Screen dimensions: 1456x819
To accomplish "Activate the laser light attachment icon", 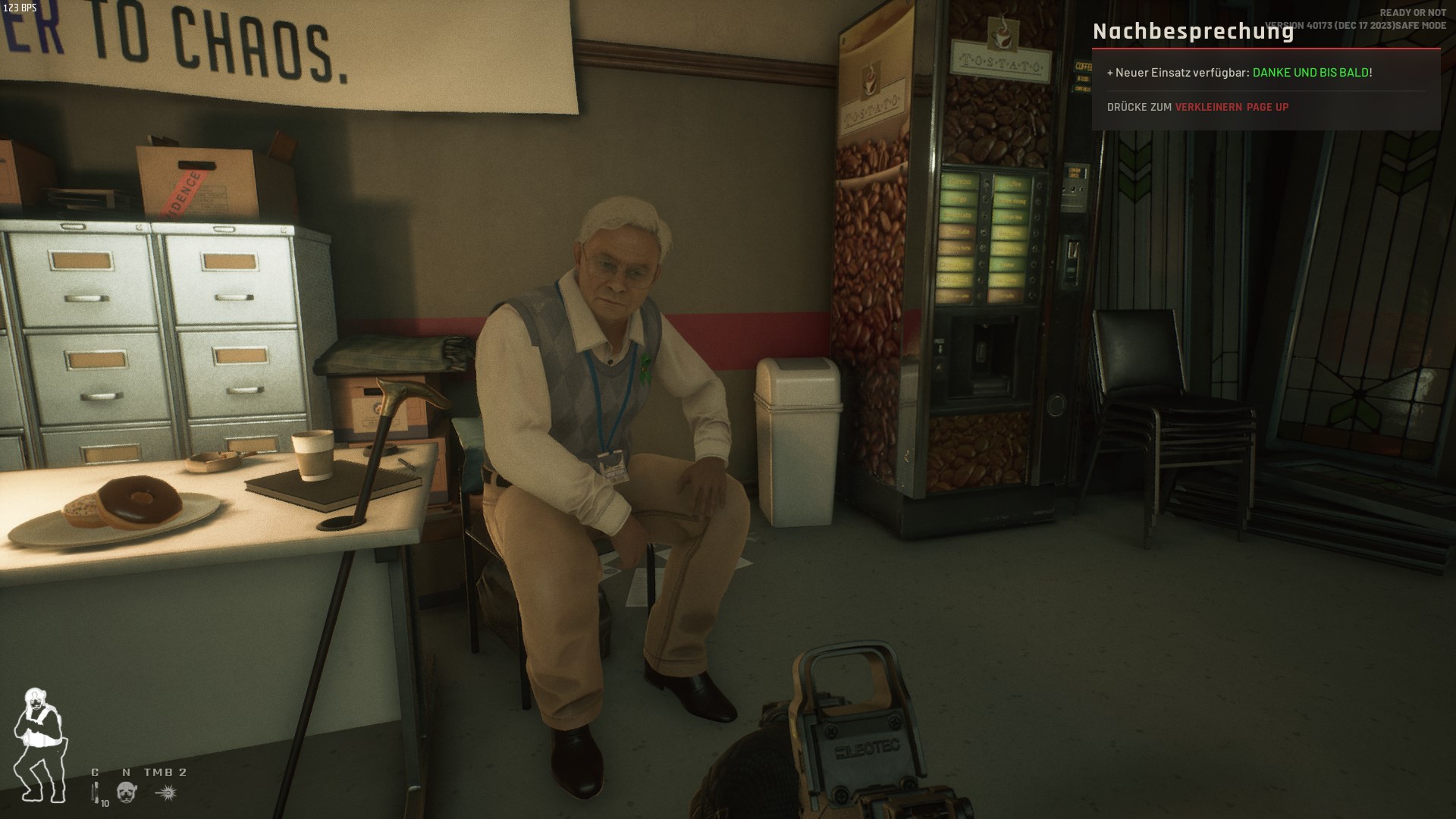I will click(166, 793).
